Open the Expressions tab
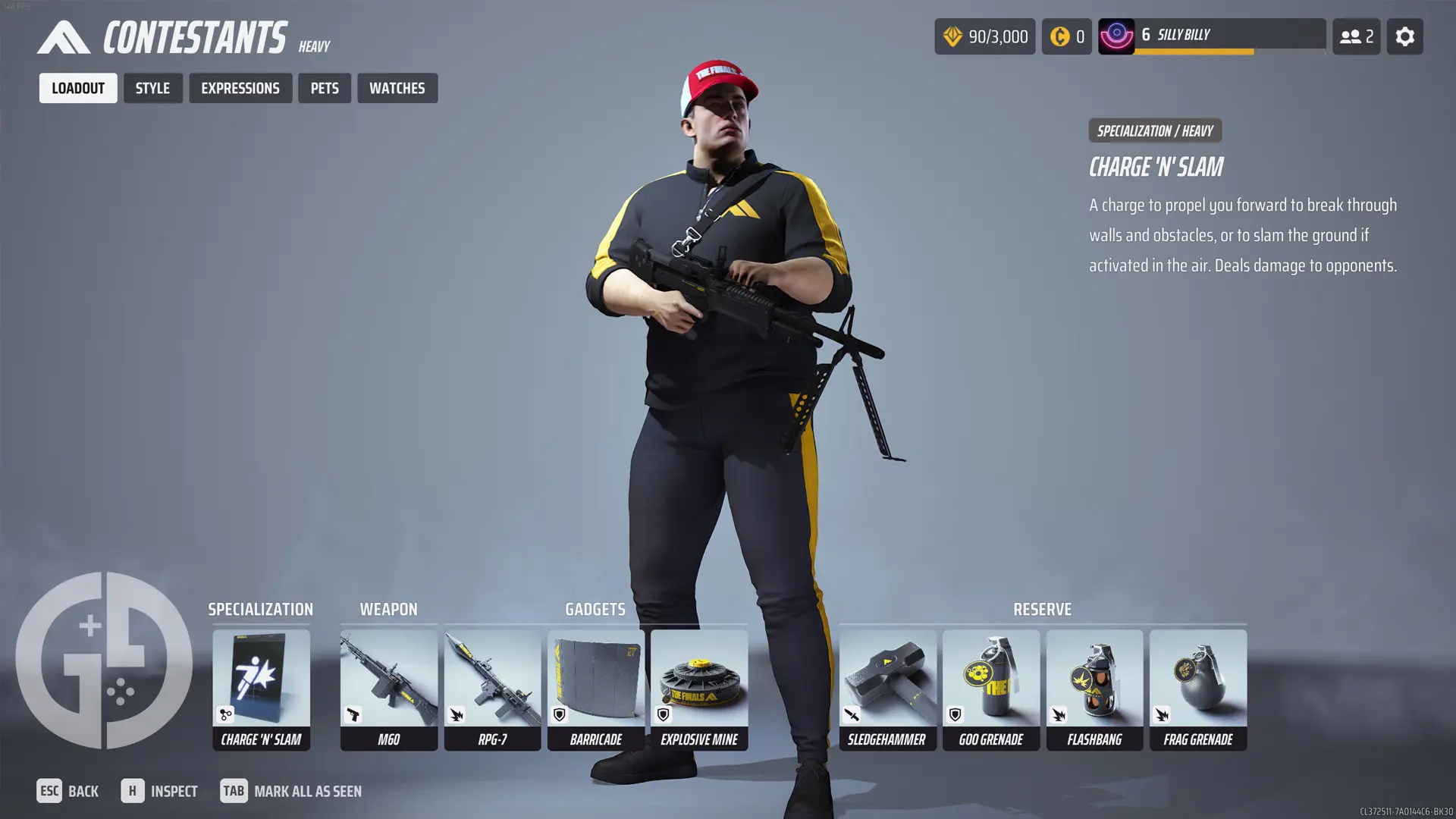Screen dimensions: 1456x819 (x=240, y=88)
